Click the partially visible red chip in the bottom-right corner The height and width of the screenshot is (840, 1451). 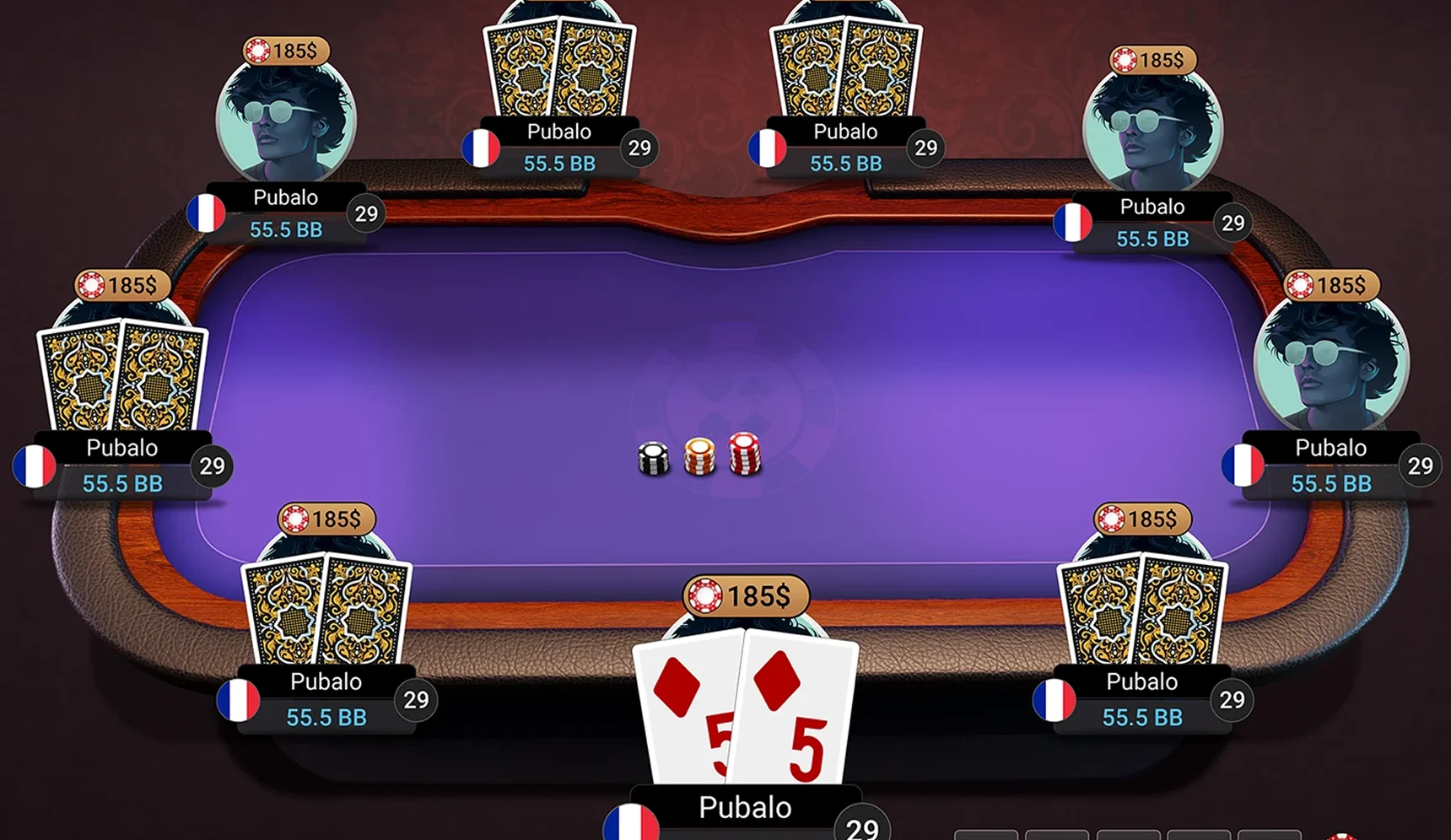click(x=1341, y=835)
